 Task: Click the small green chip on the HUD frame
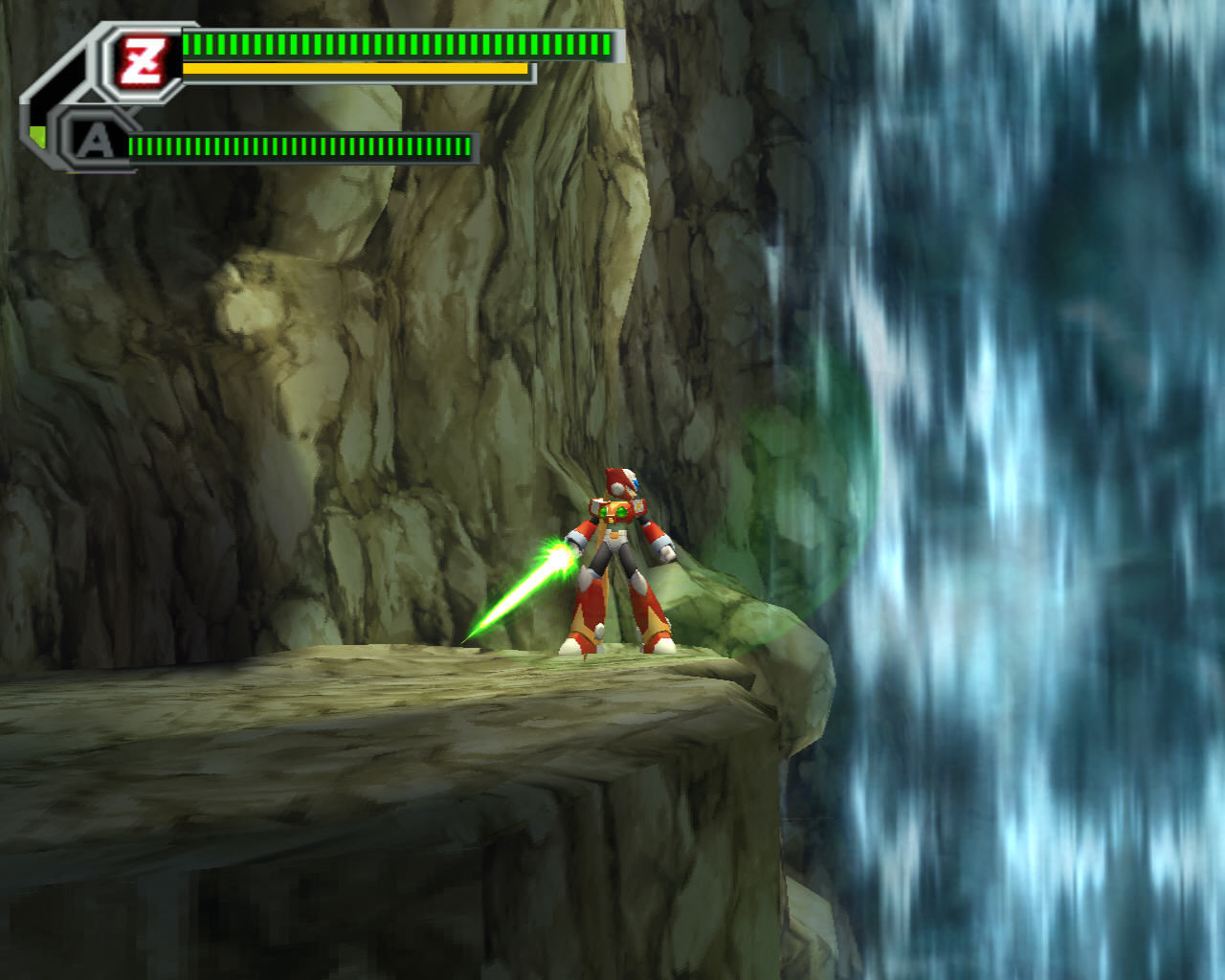(x=38, y=137)
